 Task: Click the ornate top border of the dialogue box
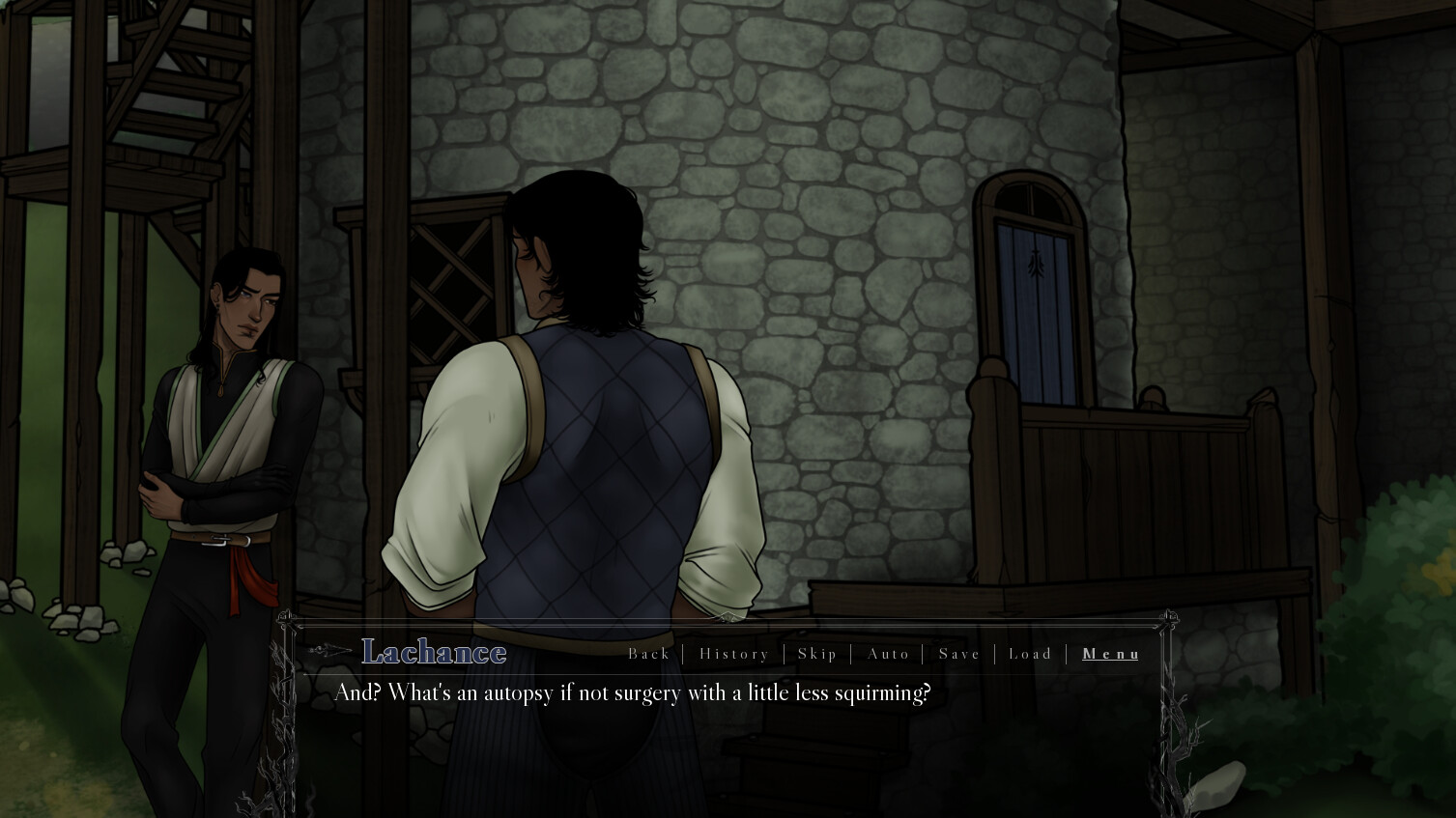(x=725, y=623)
